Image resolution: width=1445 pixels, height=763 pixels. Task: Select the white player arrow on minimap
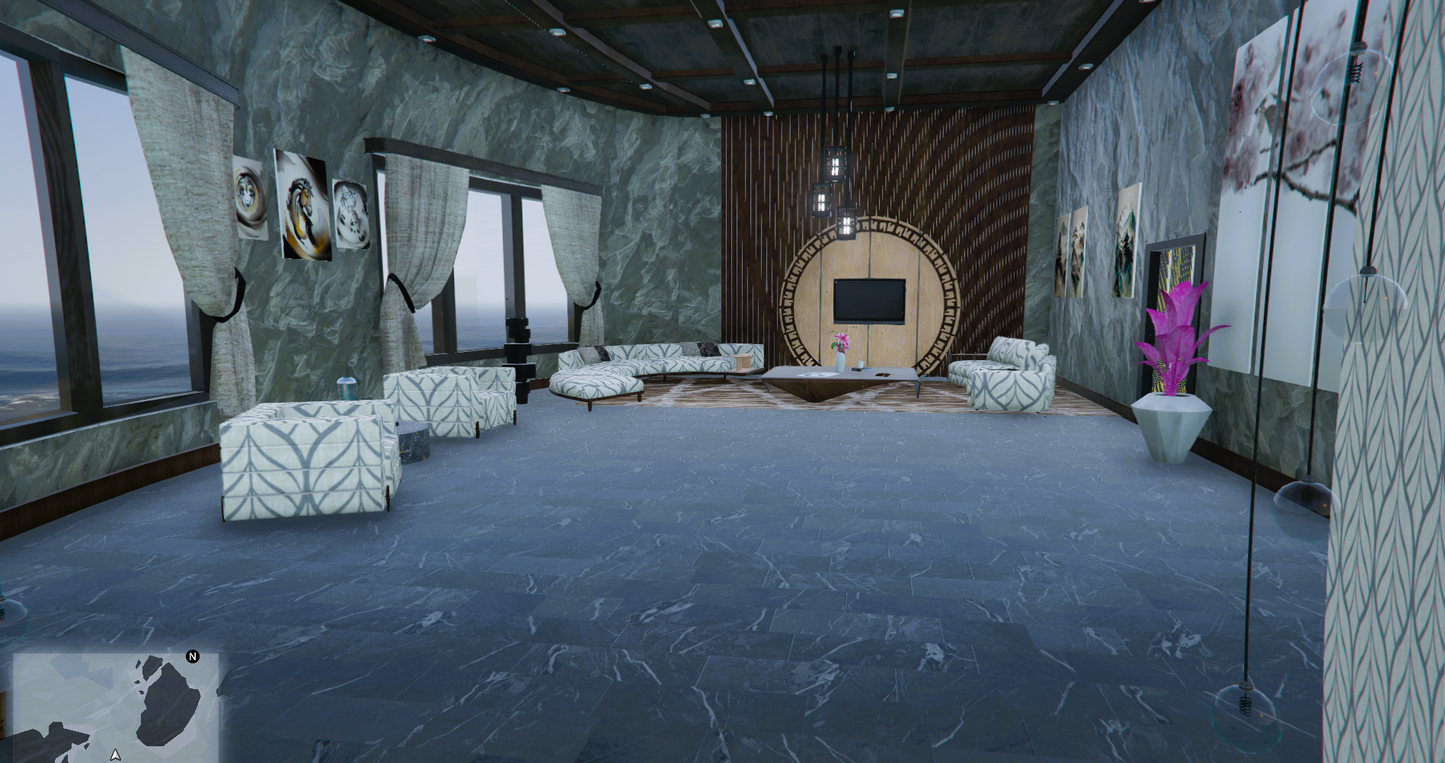pyautogui.click(x=116, y=755)
